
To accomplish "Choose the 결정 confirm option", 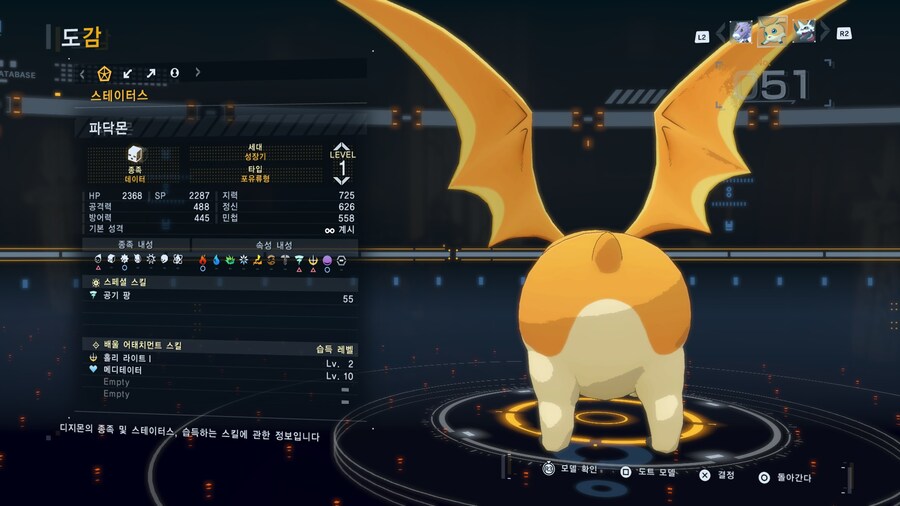I will pos(717,475).
